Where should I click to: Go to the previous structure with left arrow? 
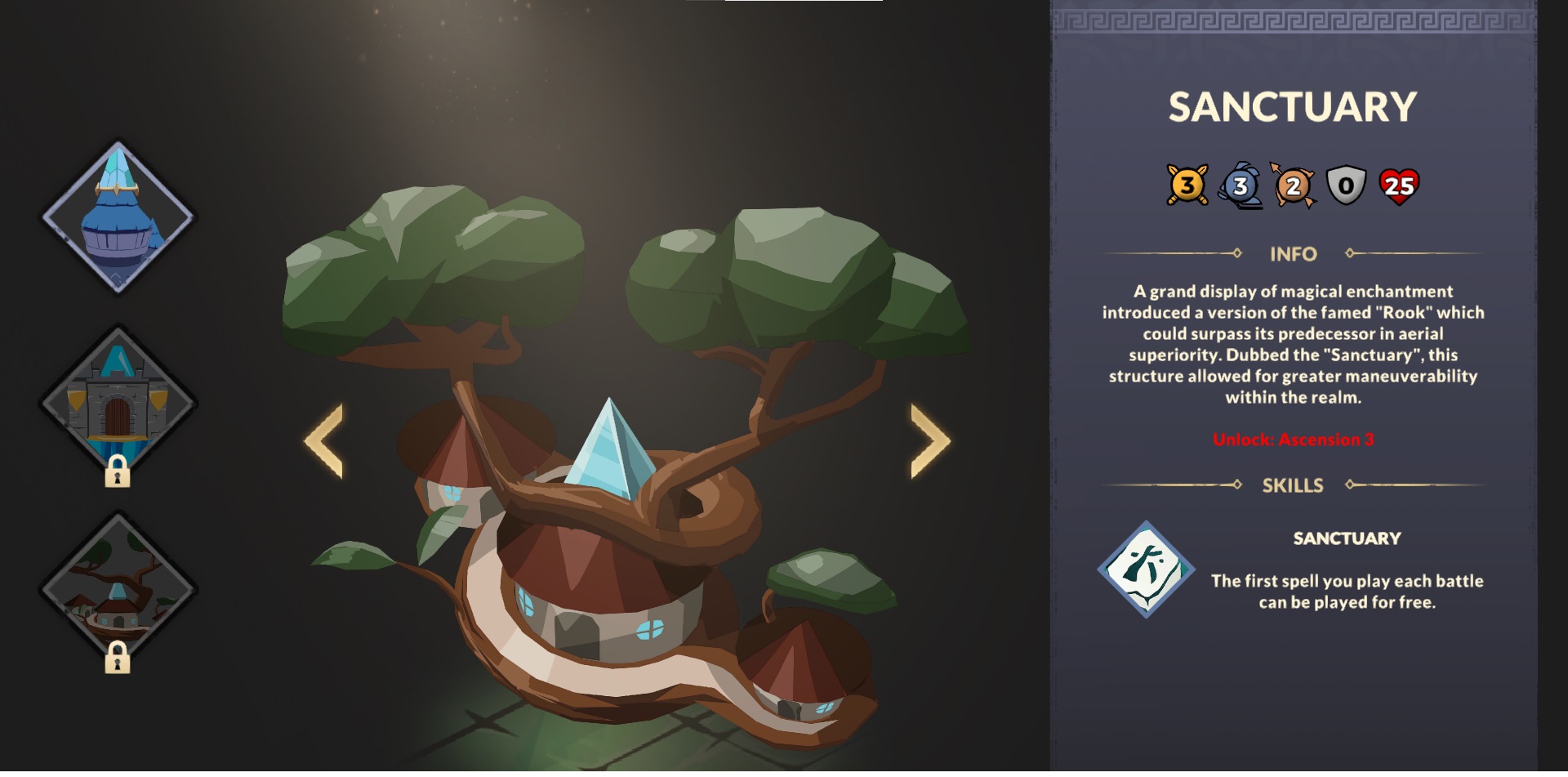[324, 440]
